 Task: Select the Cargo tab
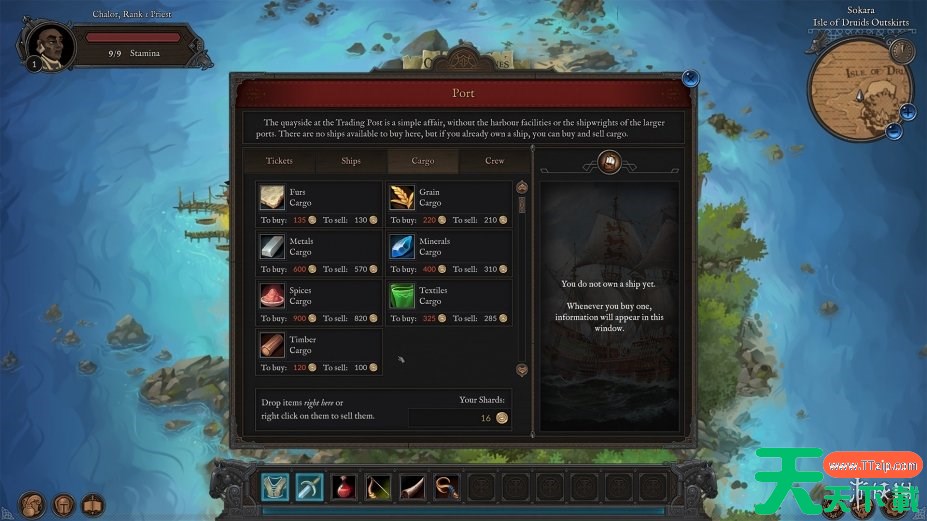click(423, 161)
